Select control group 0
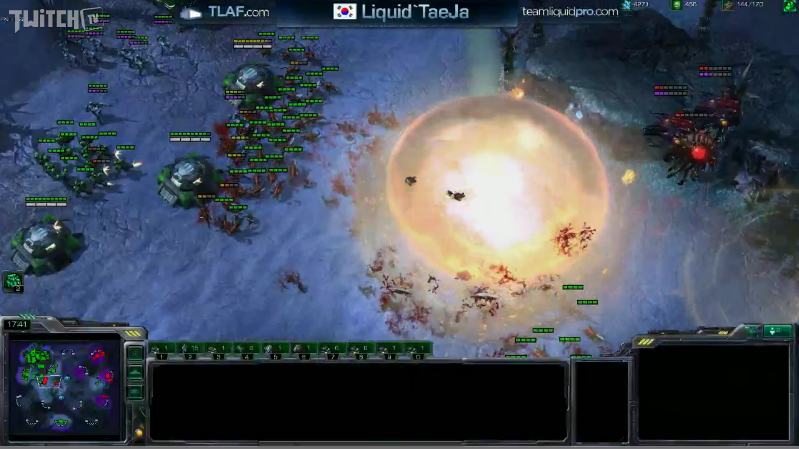This screenshot has height=449, width=799. (418, 350)
